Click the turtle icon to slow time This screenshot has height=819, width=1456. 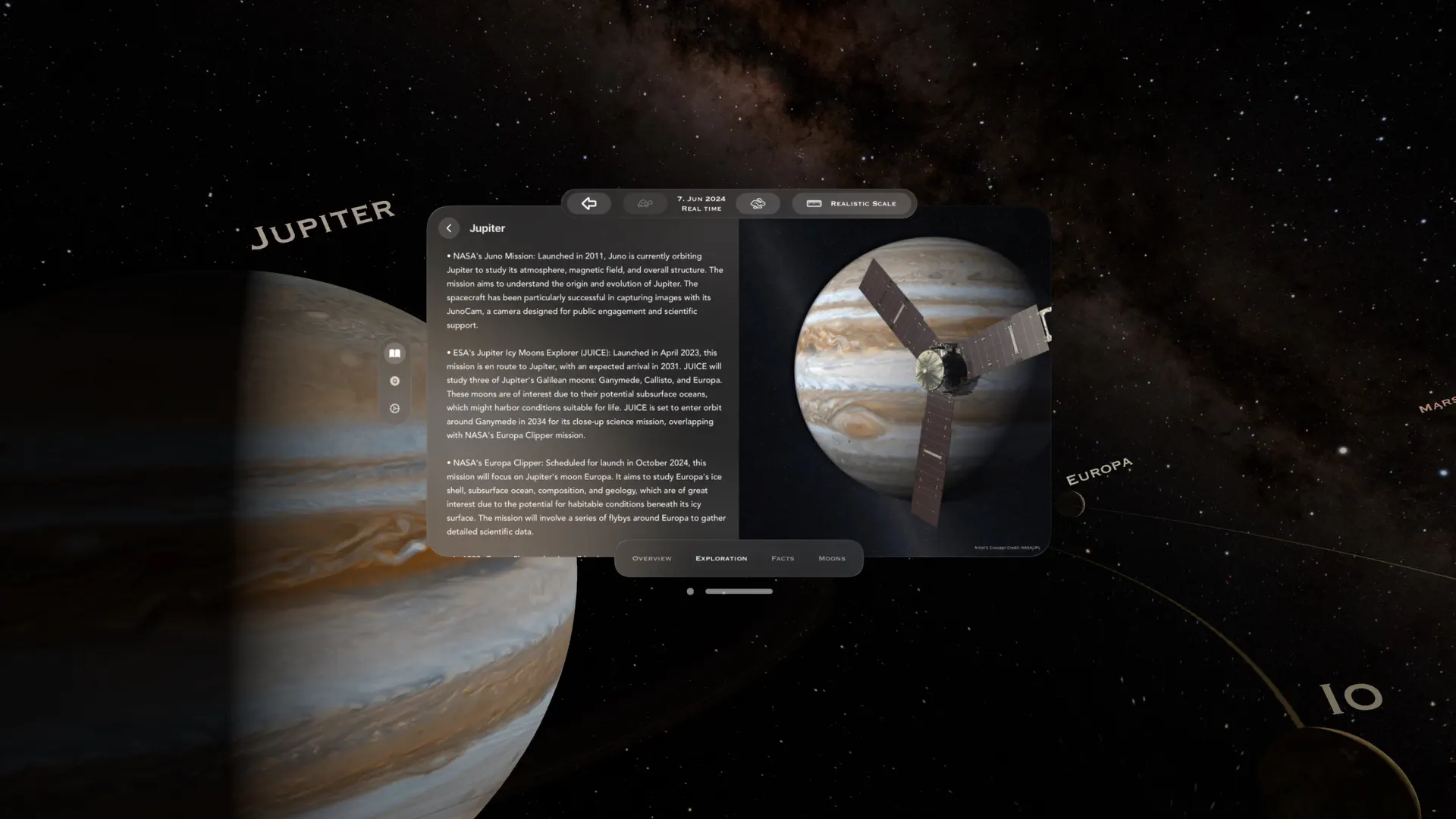pos(645,203)
